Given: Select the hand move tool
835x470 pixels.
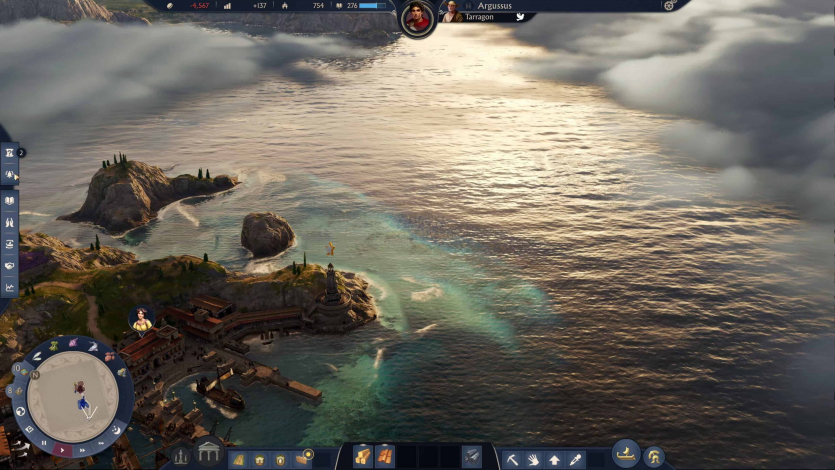Looking at the screenshot, I should pyautogui.click(x=534, y=459).
